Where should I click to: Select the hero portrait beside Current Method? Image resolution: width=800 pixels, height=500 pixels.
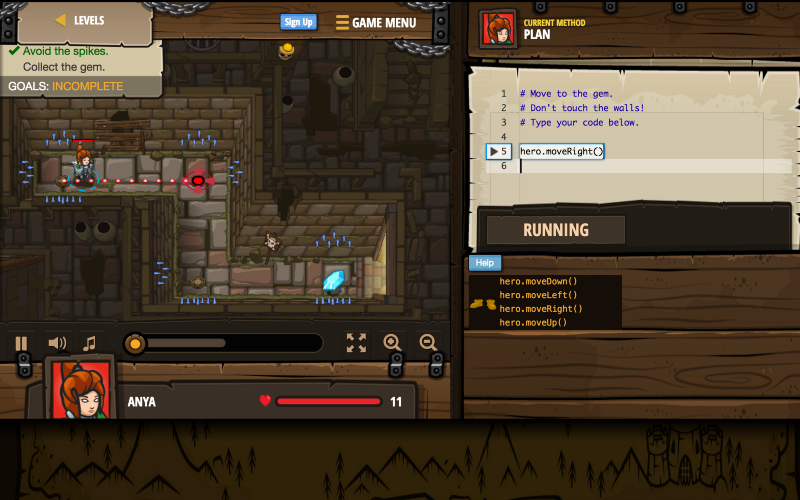pos(497,28)
